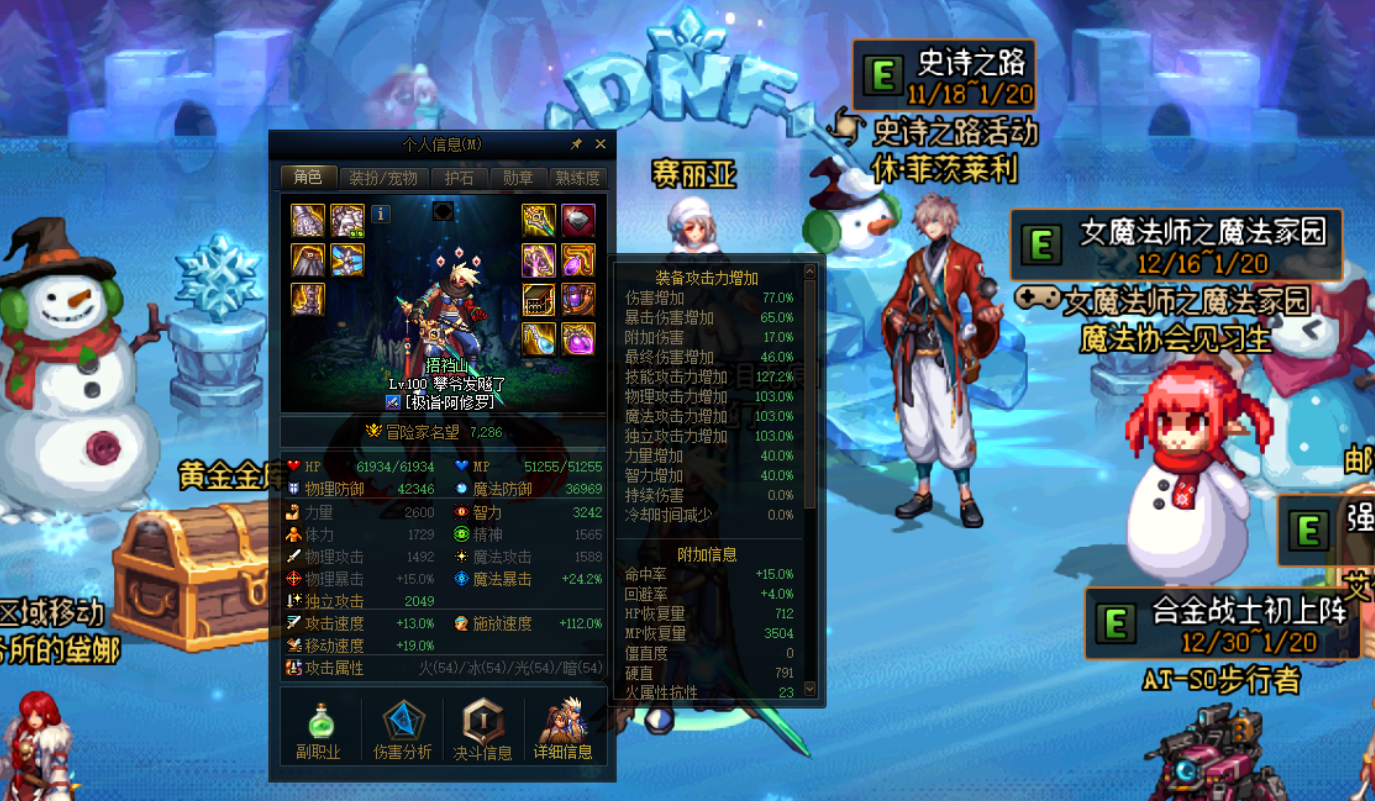Open the 勋章 tab
The image size is (1375, 801).
[518, 179]
